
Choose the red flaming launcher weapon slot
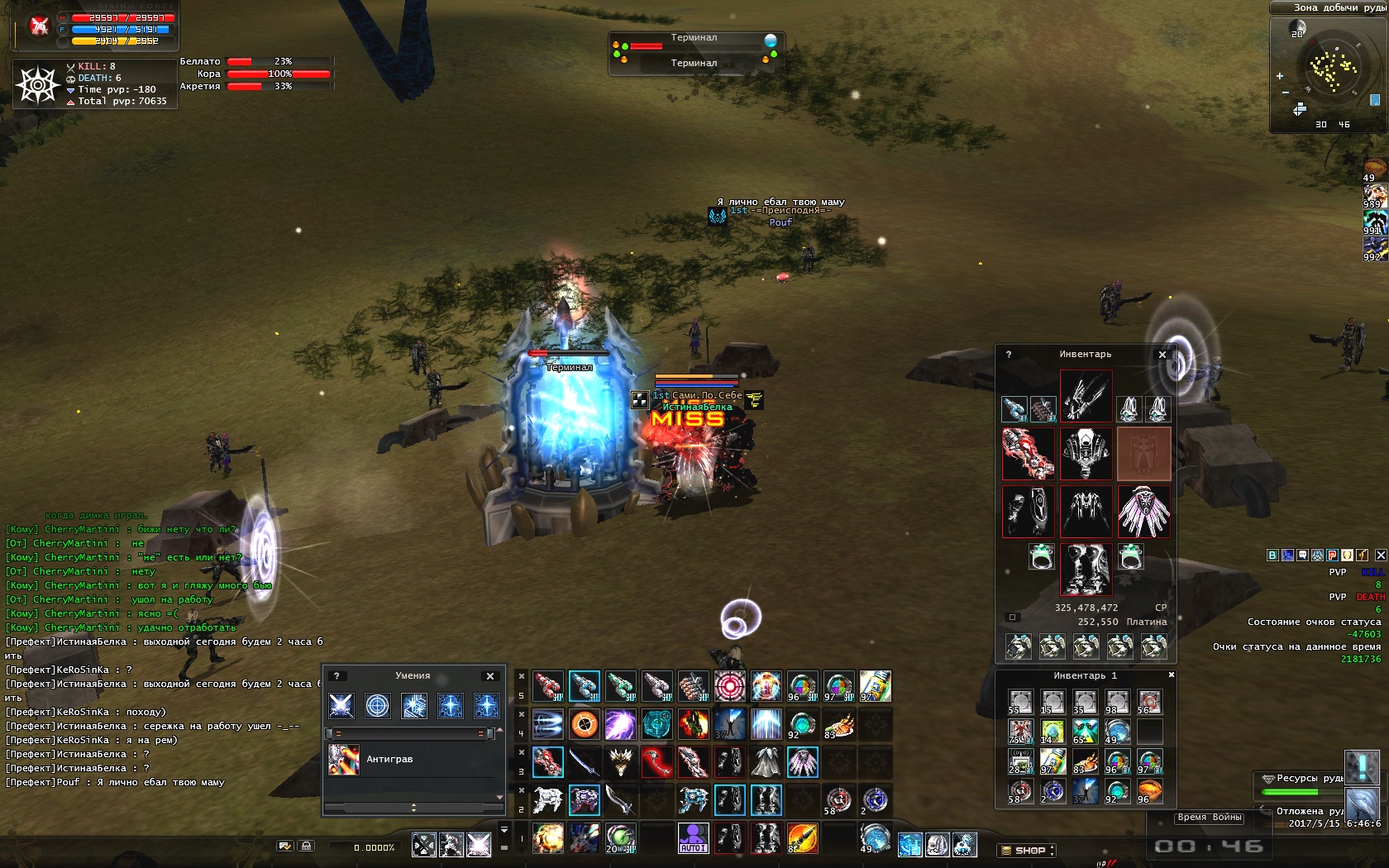pyautogui.click(x=1028, y=453)
